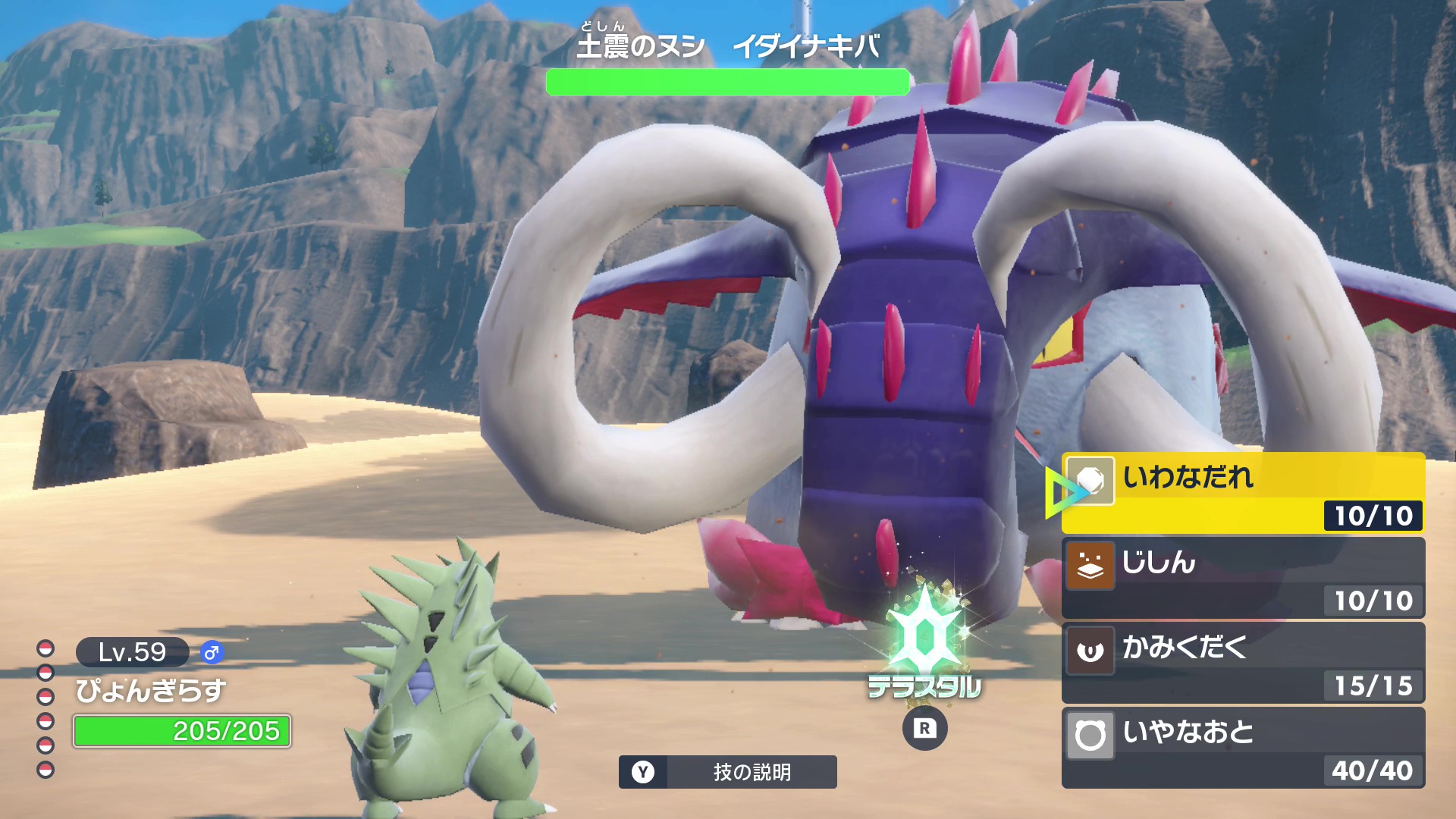Choose the じしん move
The height and width of the screenshot is (819, 1456).
click(1242, 578)
